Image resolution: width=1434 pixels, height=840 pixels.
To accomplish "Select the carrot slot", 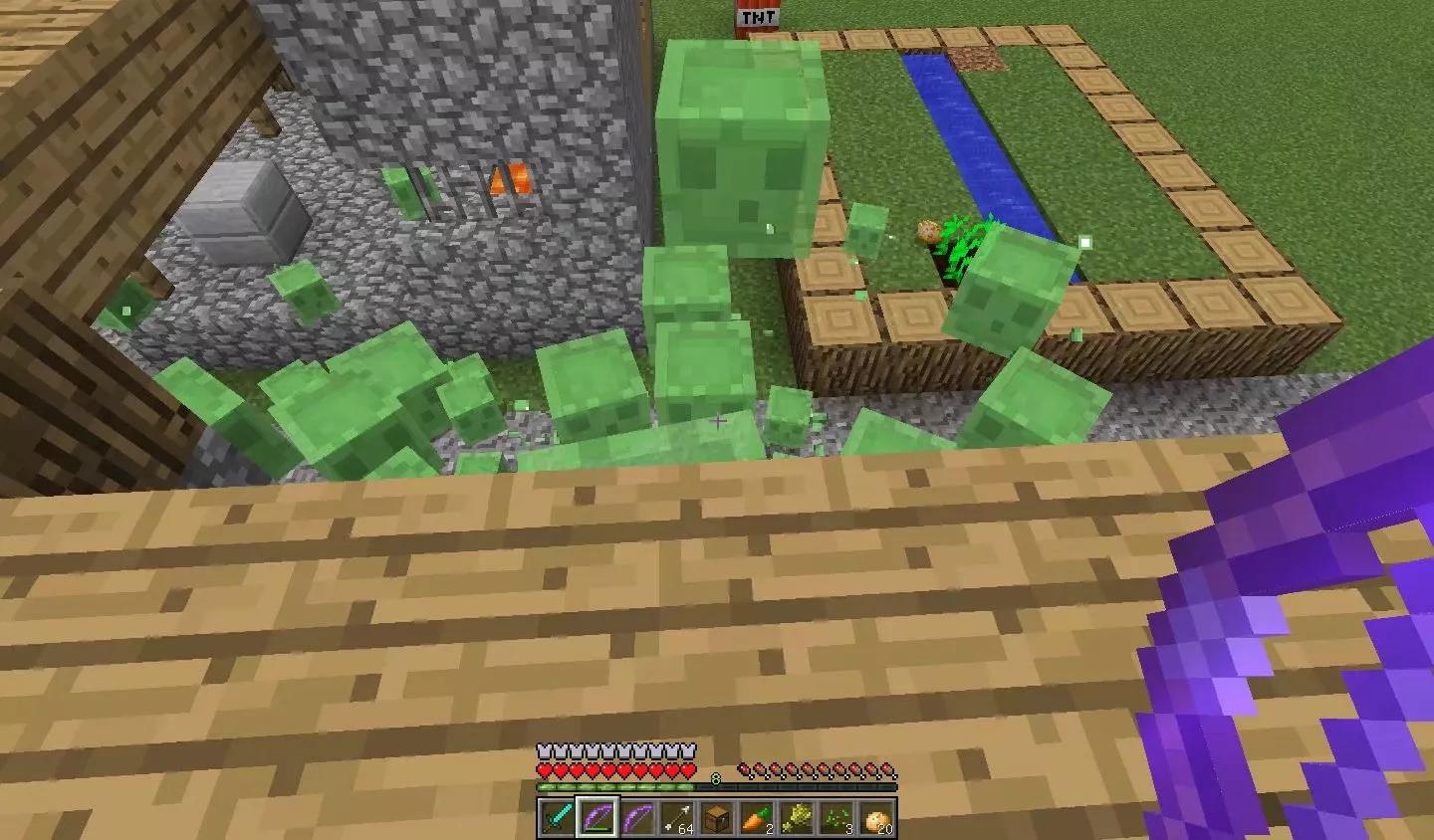I will click(x=756, y=818).
